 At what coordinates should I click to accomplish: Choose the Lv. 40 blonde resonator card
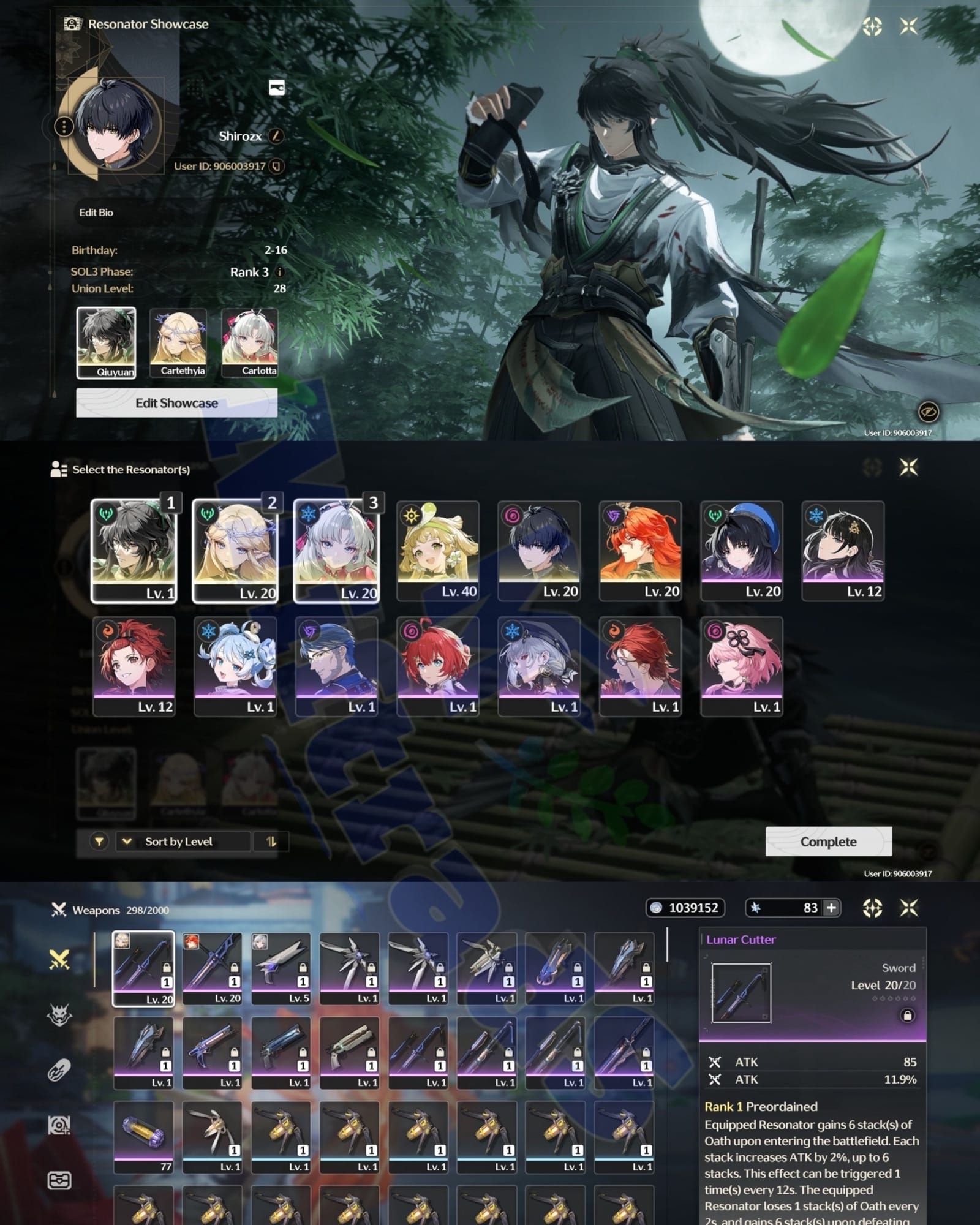click(437, 551)
